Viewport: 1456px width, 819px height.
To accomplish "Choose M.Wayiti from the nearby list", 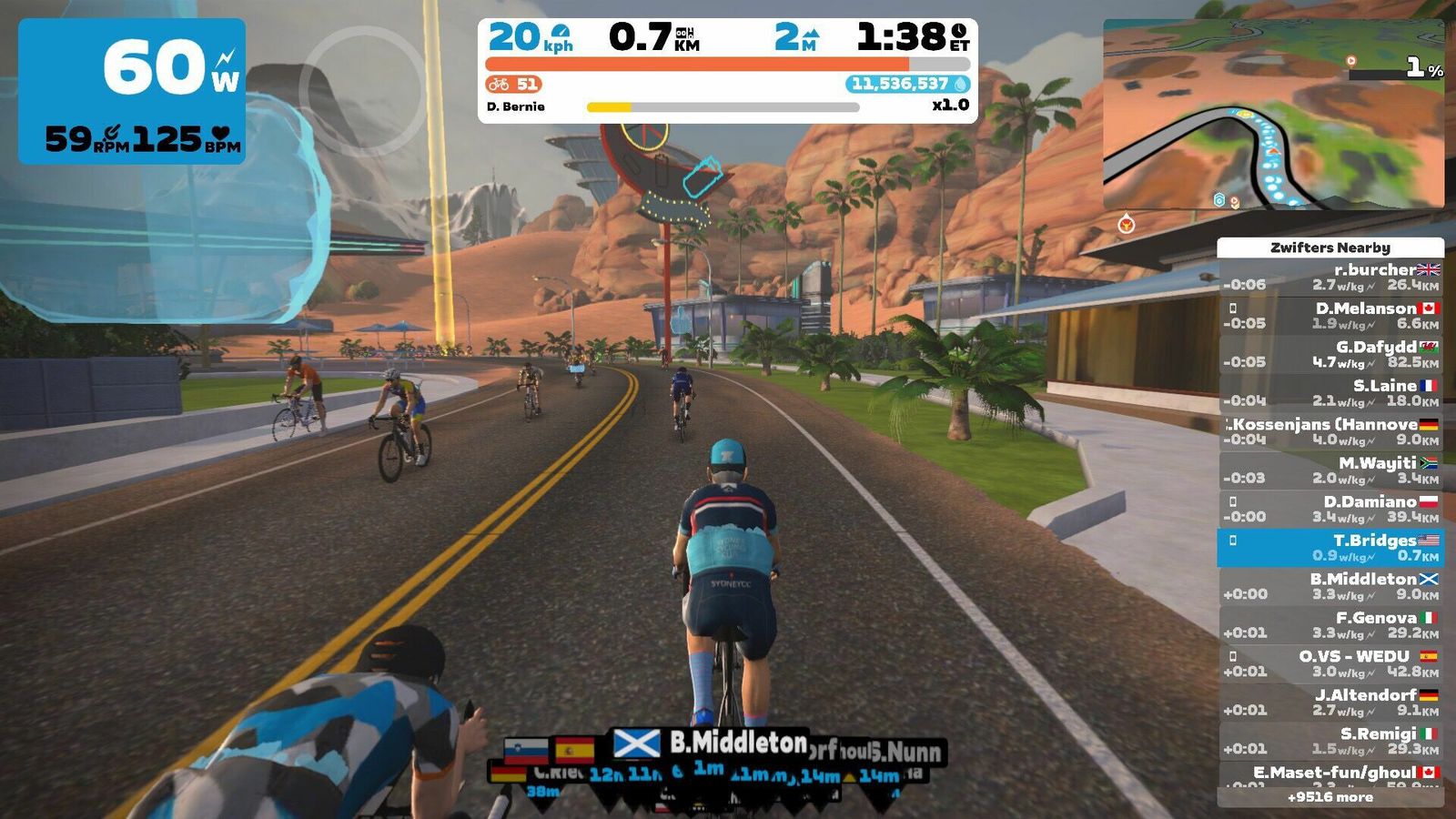I will 1330,470.
